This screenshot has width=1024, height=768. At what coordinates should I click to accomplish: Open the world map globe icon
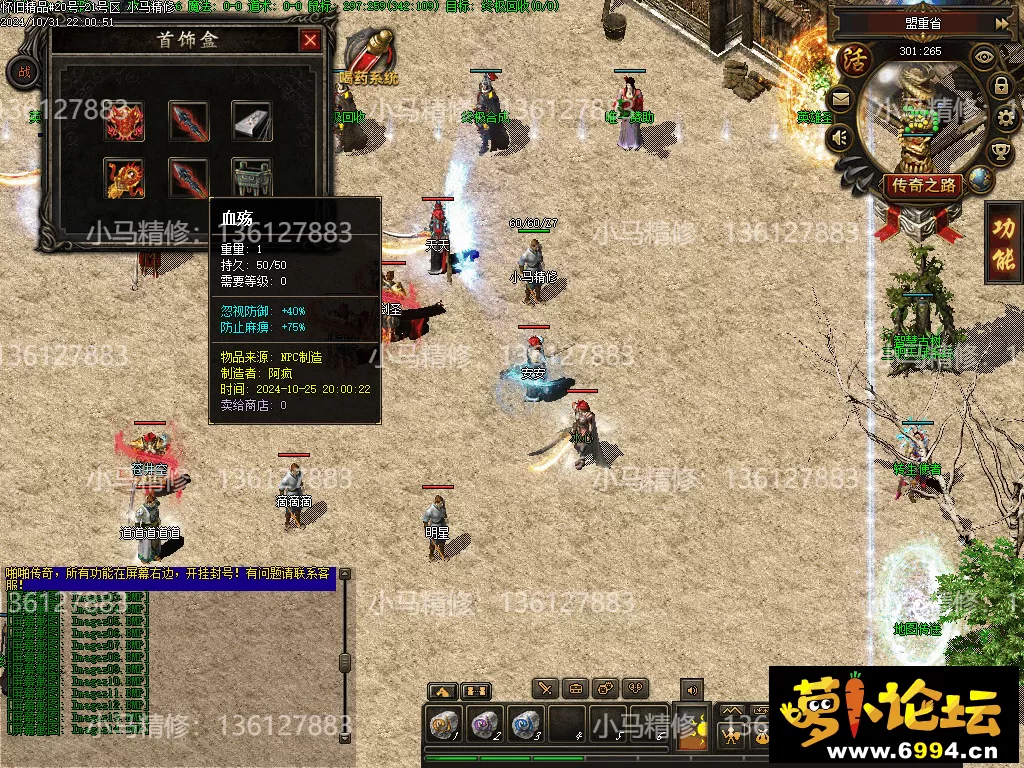point(980,180)
